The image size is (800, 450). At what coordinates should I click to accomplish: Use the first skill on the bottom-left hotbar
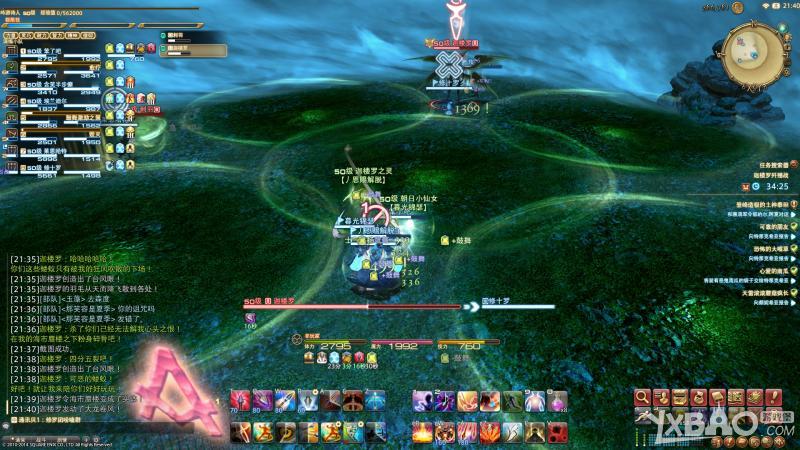coord(240,431)
